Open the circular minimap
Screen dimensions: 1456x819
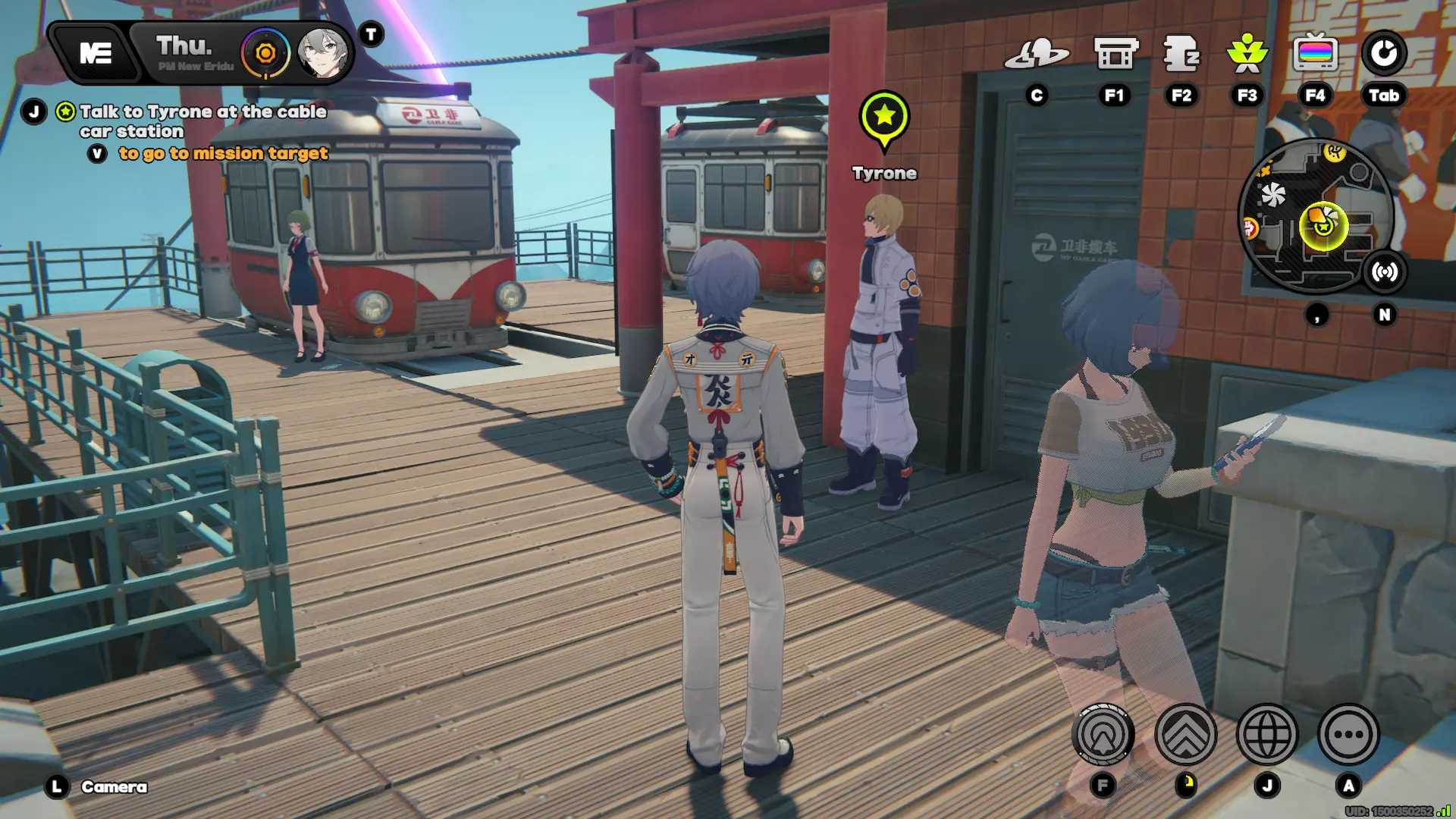click(x=1316, y=216)
